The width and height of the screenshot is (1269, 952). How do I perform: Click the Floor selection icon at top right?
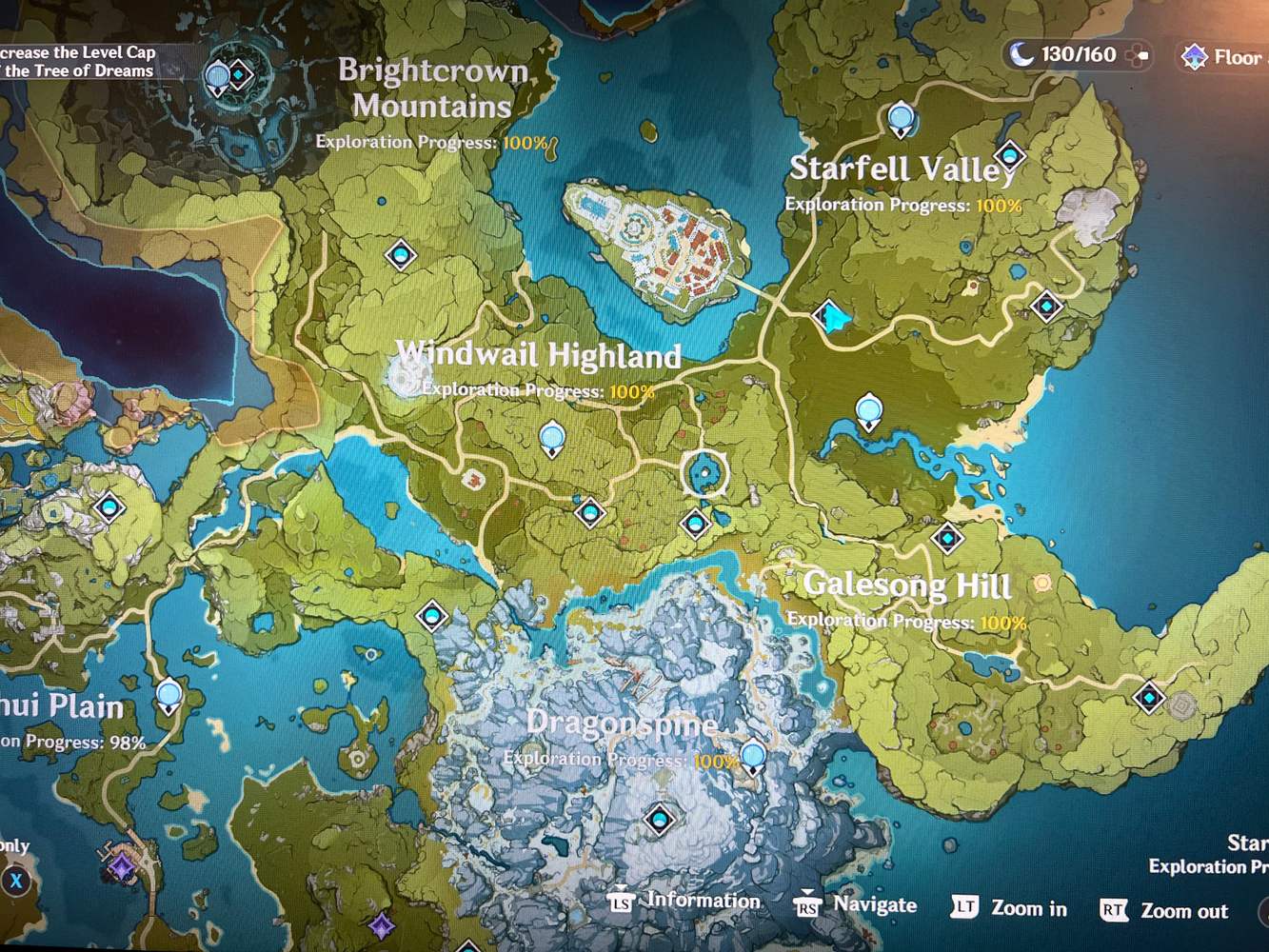(1196, 56)
